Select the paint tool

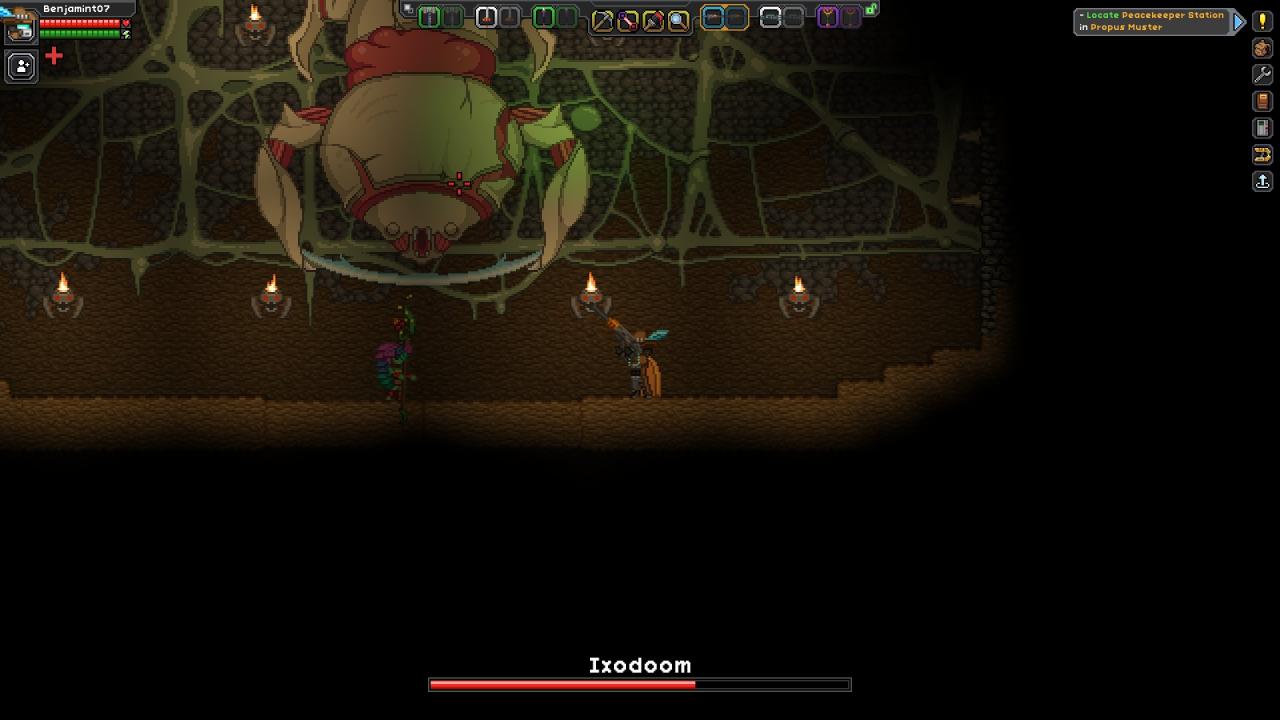click(x=652, y=20)
